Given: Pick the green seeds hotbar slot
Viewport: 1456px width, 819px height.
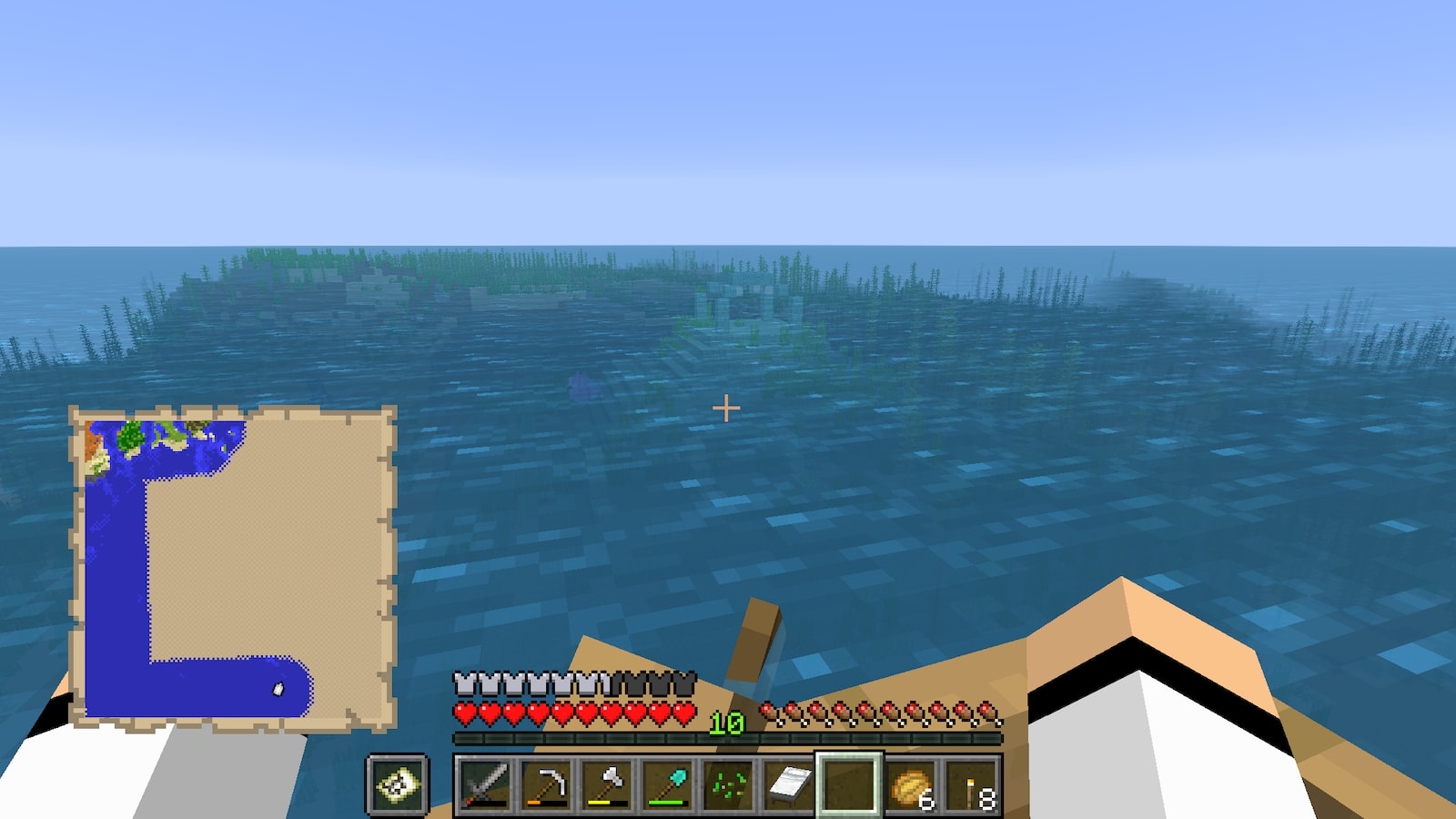Looking at the screenshot, I should (x=728, y=784).
